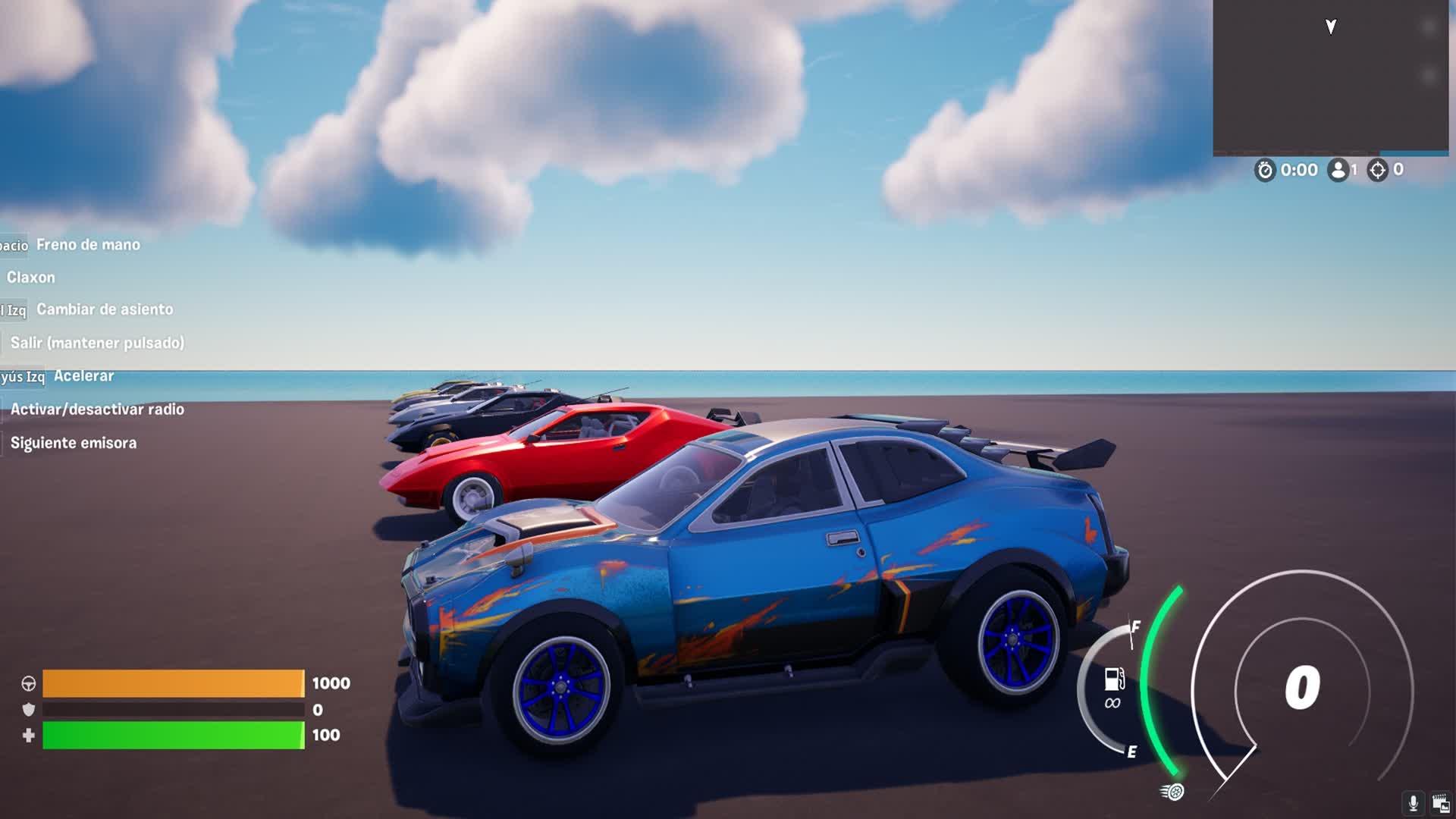Open the minimap in the corner

(x=1330, y=77)
